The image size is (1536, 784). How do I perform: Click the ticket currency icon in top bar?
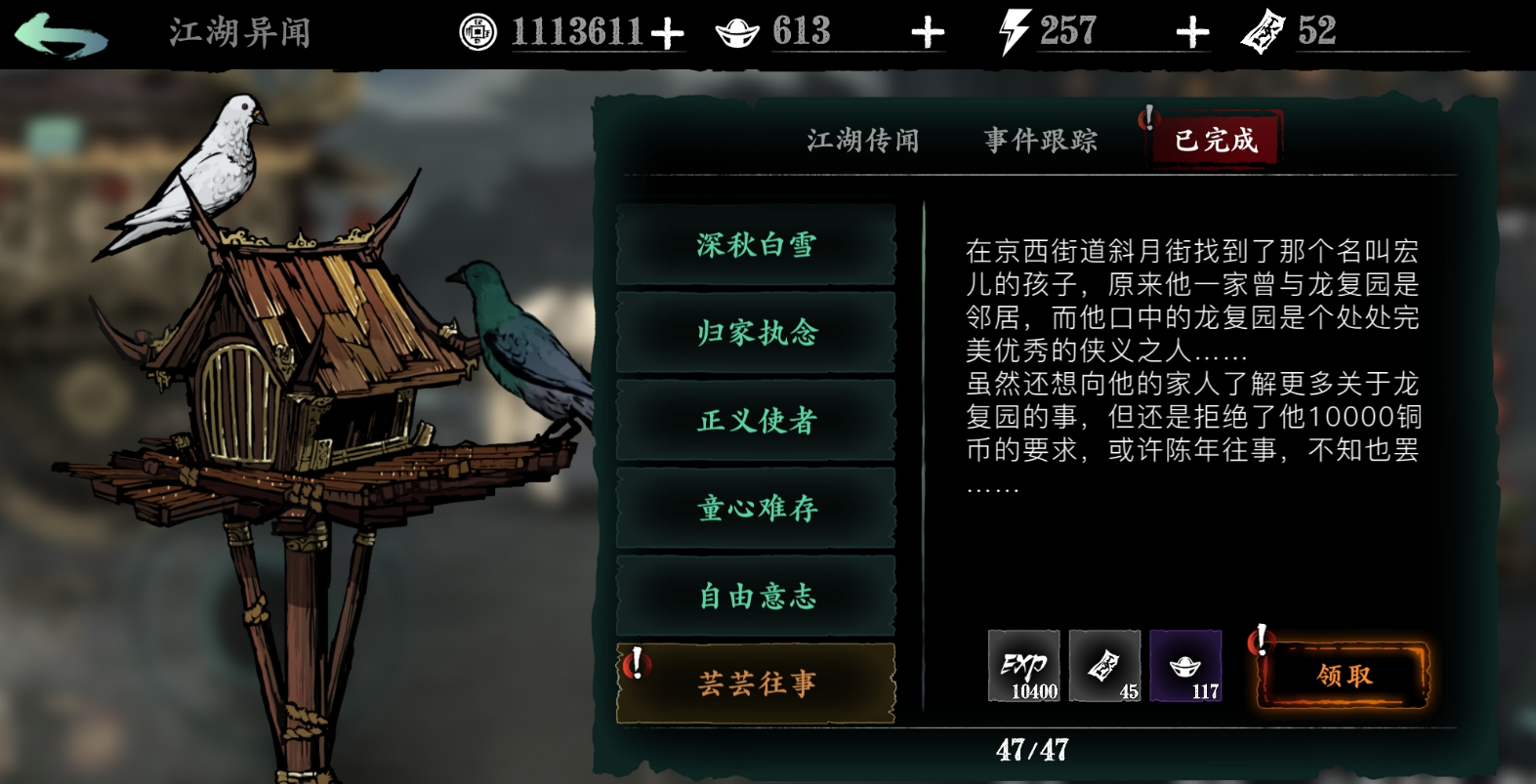(x=1265, y=32)
